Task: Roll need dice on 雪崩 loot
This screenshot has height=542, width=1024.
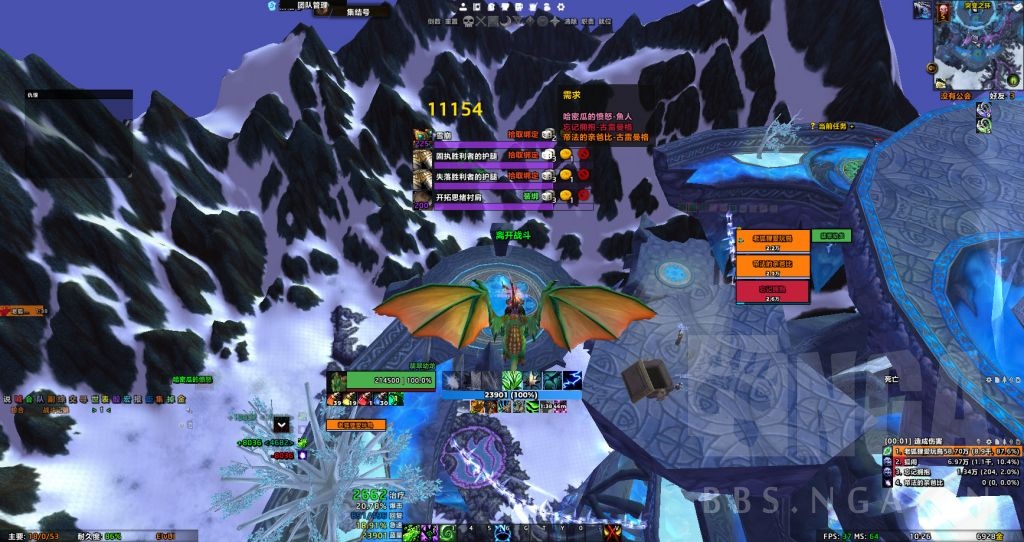Action: [x=549, y=134]
